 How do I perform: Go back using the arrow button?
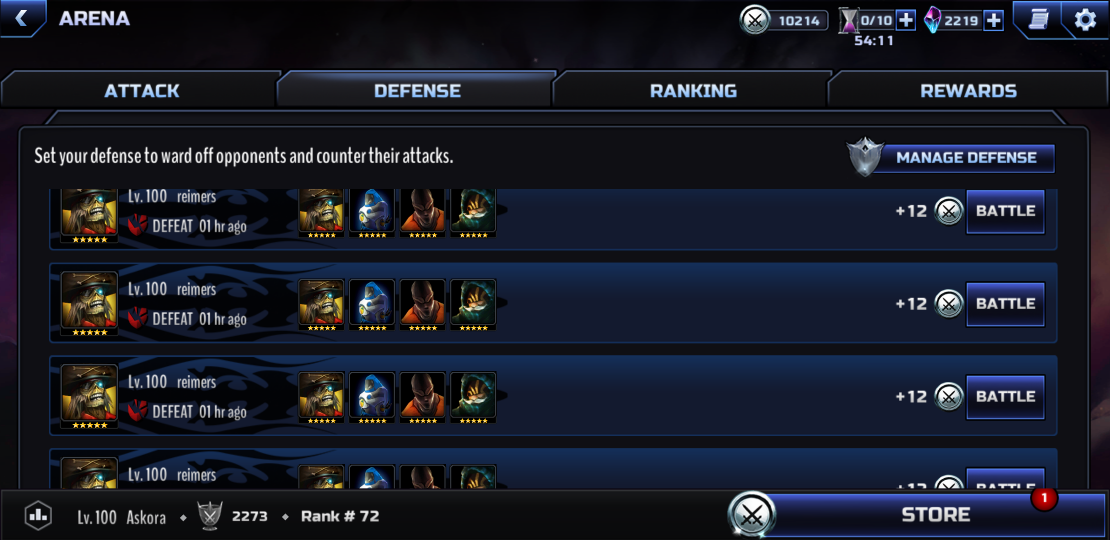(21, 18)
